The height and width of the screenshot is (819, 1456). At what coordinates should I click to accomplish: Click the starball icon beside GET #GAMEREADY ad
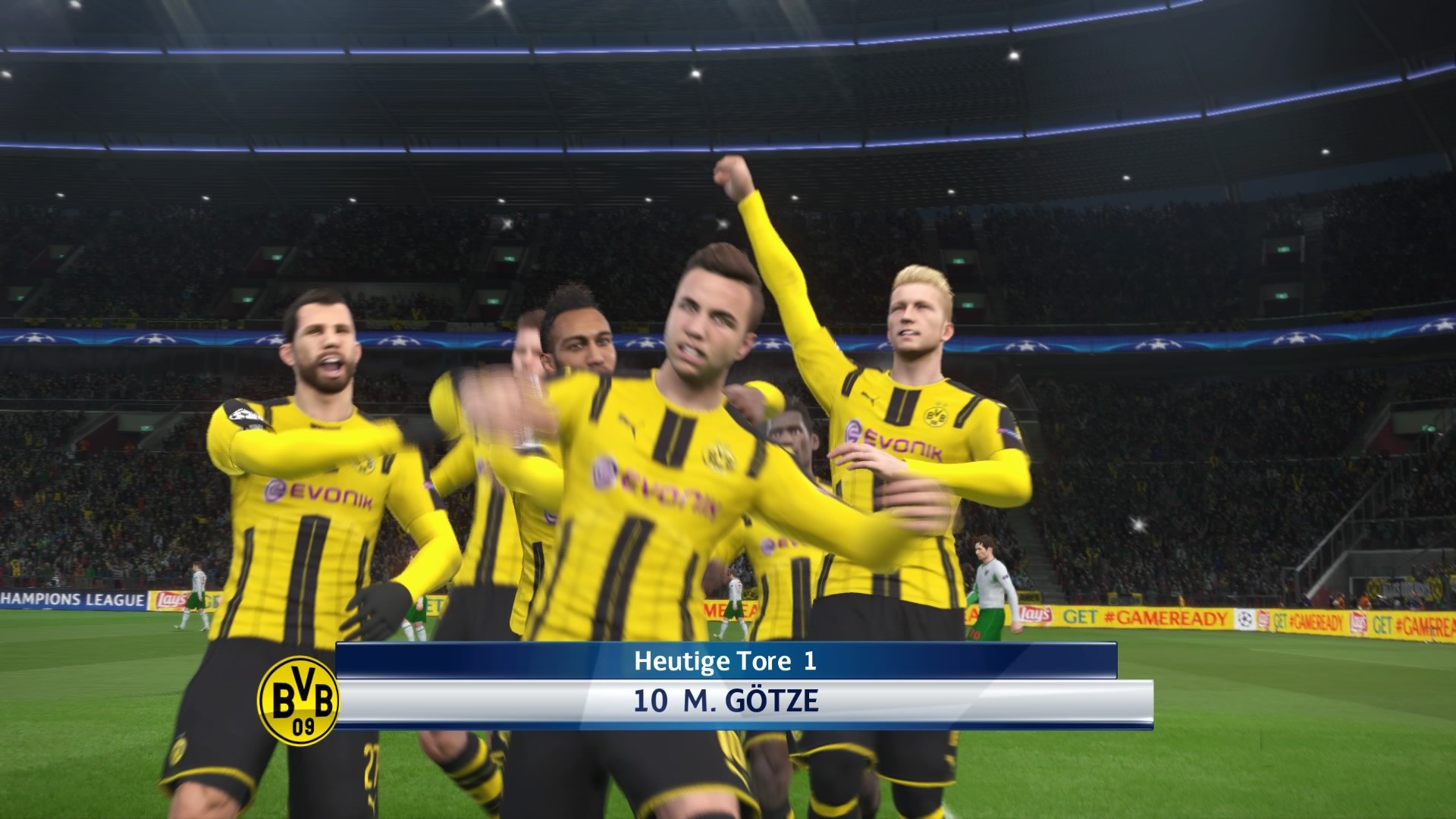pyautogui.click(x=1244, y=618)
